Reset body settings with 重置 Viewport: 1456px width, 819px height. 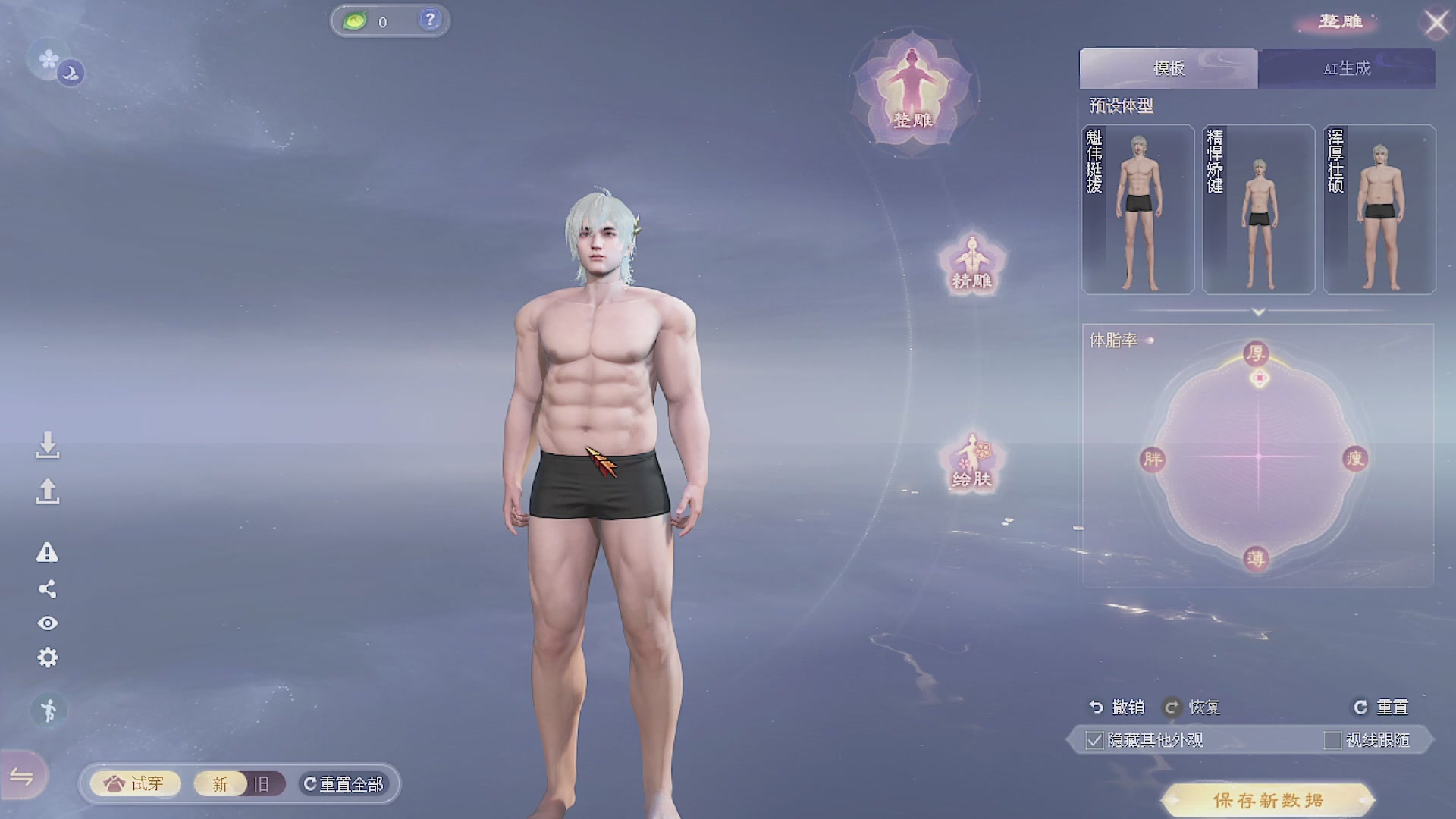point(1381,707)
